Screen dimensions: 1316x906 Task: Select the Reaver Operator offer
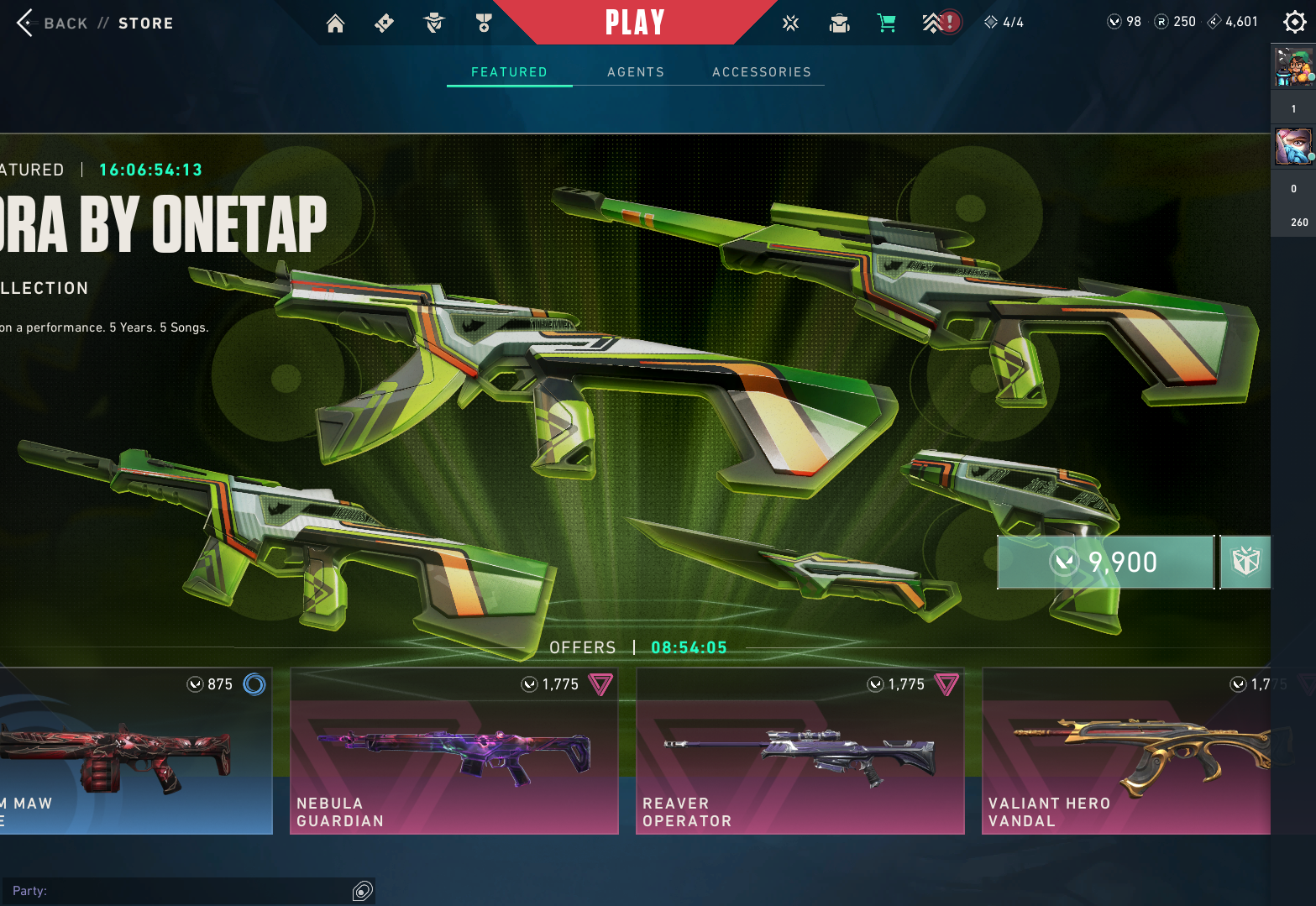(x=800, y=752)
